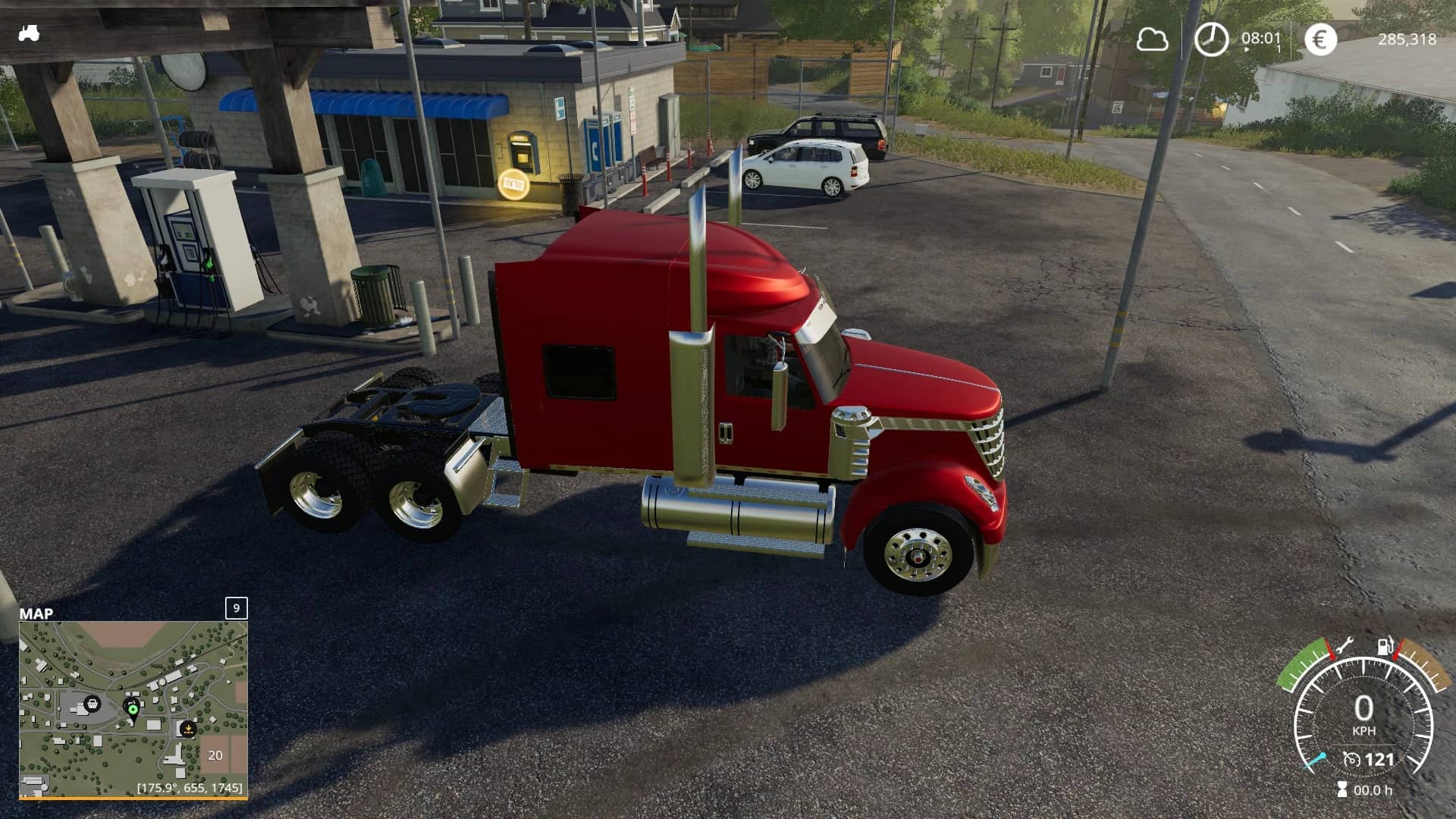Click the play arrow under the time display
1456x819 pixels.
1247,48
